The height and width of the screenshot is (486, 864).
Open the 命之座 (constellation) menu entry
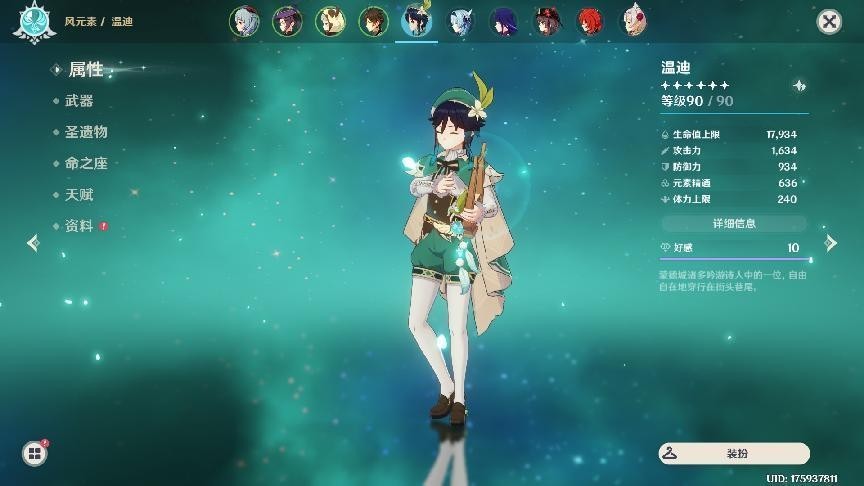tap(86, 163)
